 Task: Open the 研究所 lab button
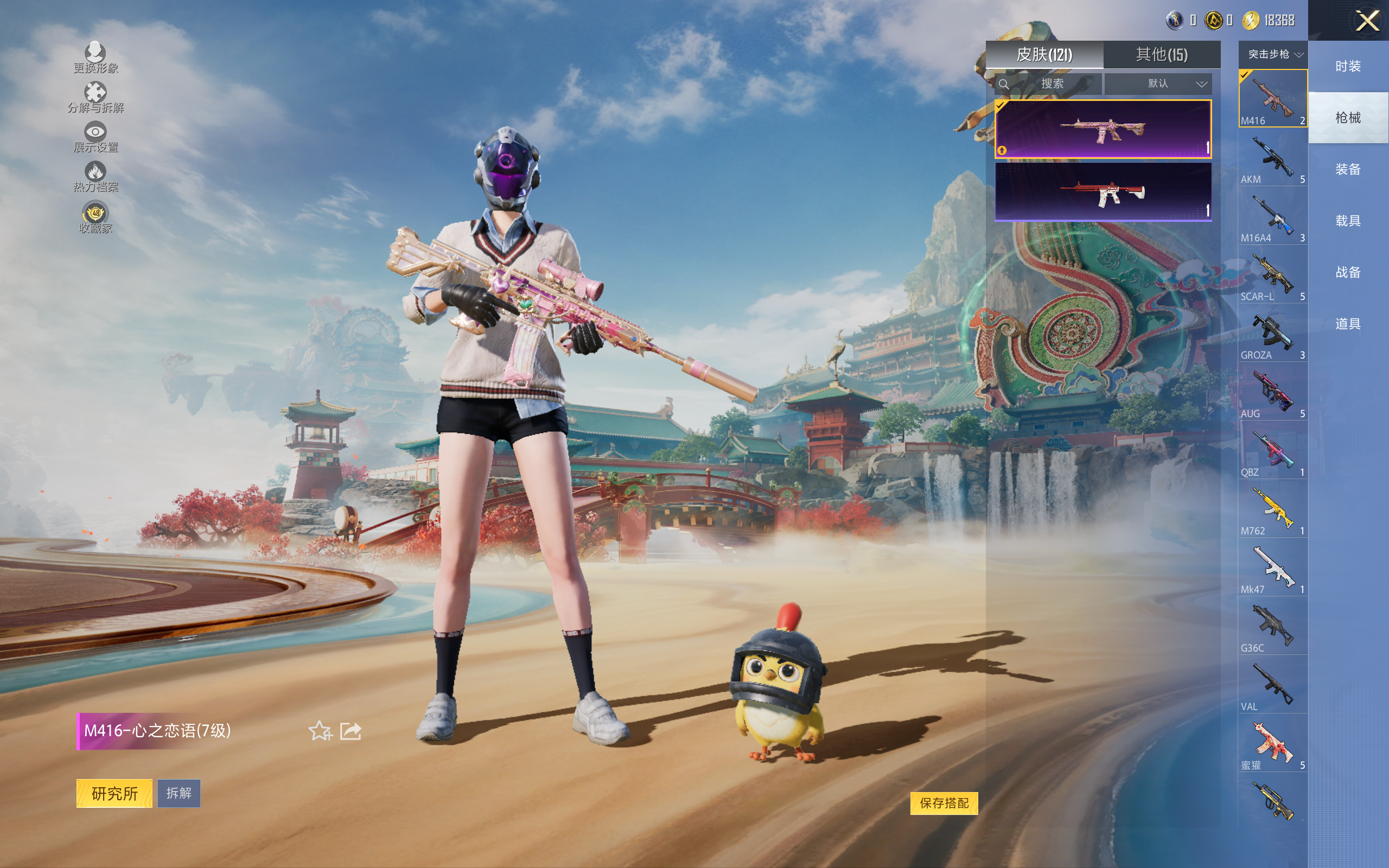tap(114, 793)
